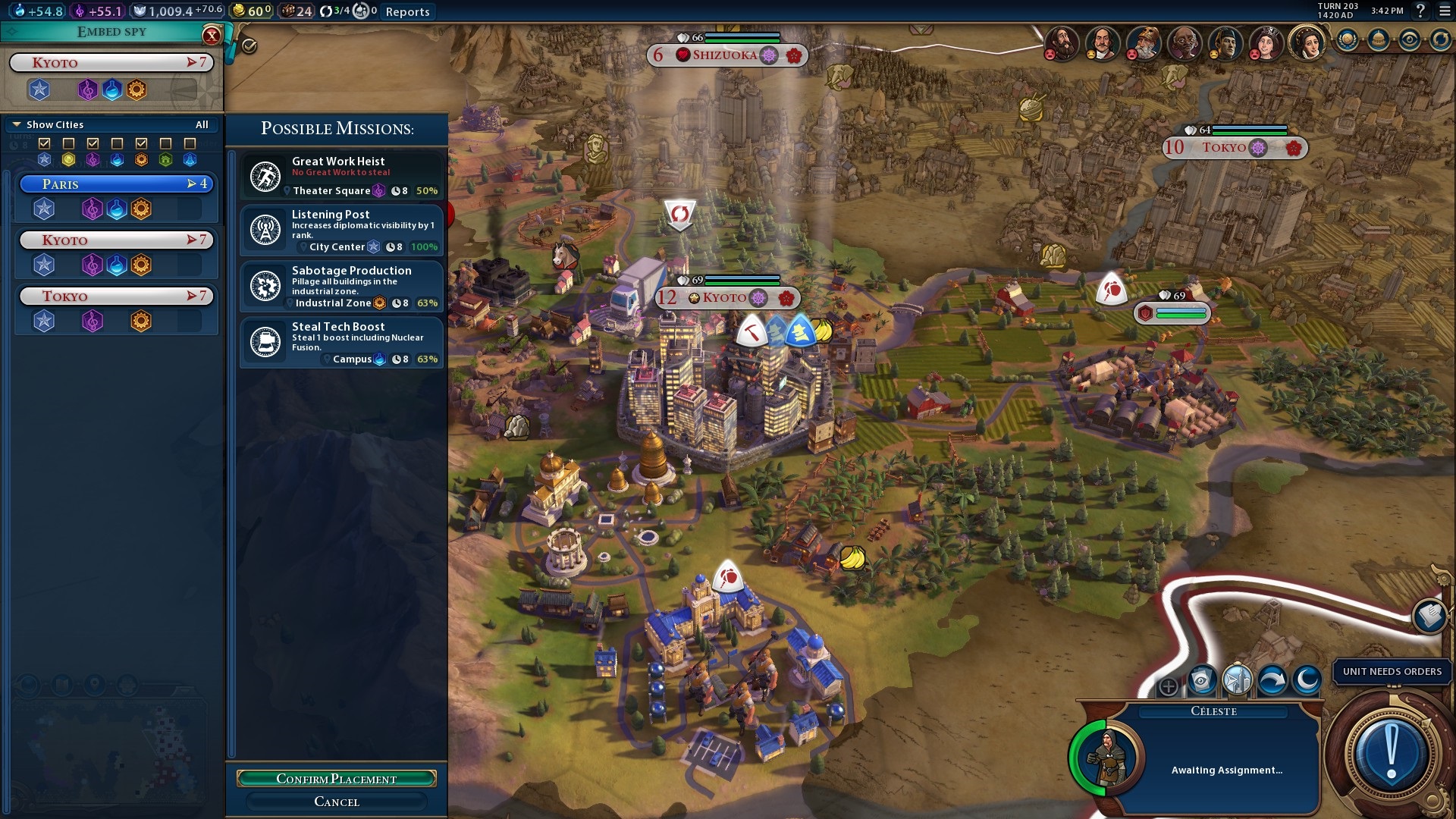Image resolution: width=1456 pixels, height=819 pixels.
Task: Select Paris in the city list
Action: tap(116, 184)
